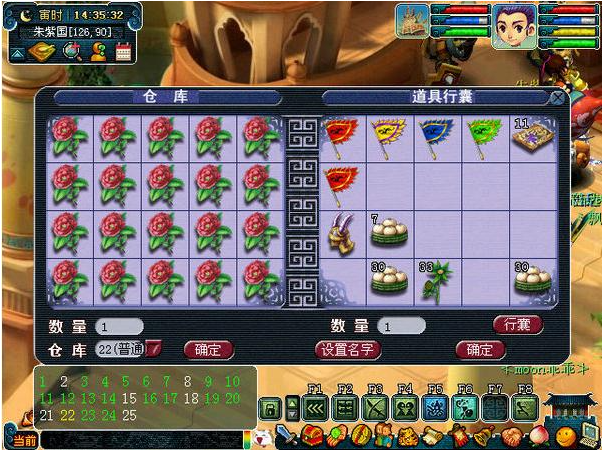The image size is (602, 450).
Task: Choose warehouse page 25
Action: (x=129, y=416)
